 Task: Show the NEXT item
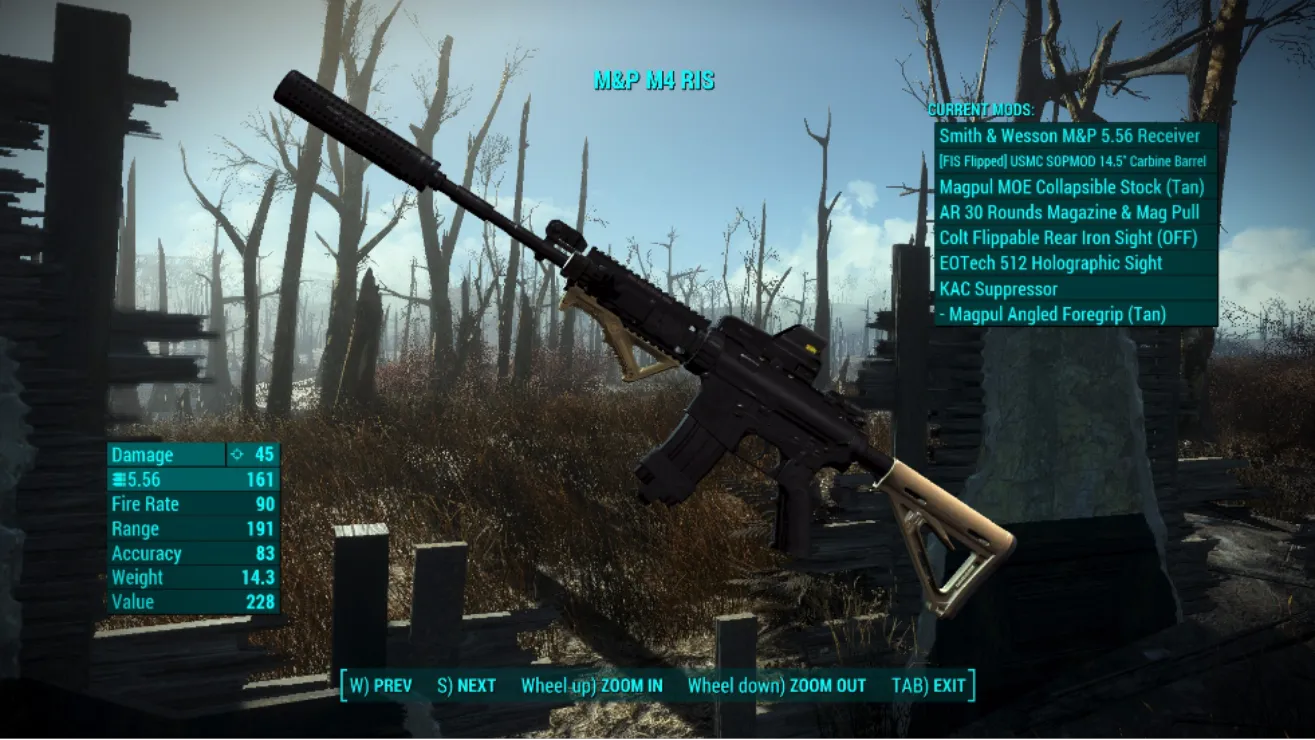pyautogui.click(x=466, y=686)
